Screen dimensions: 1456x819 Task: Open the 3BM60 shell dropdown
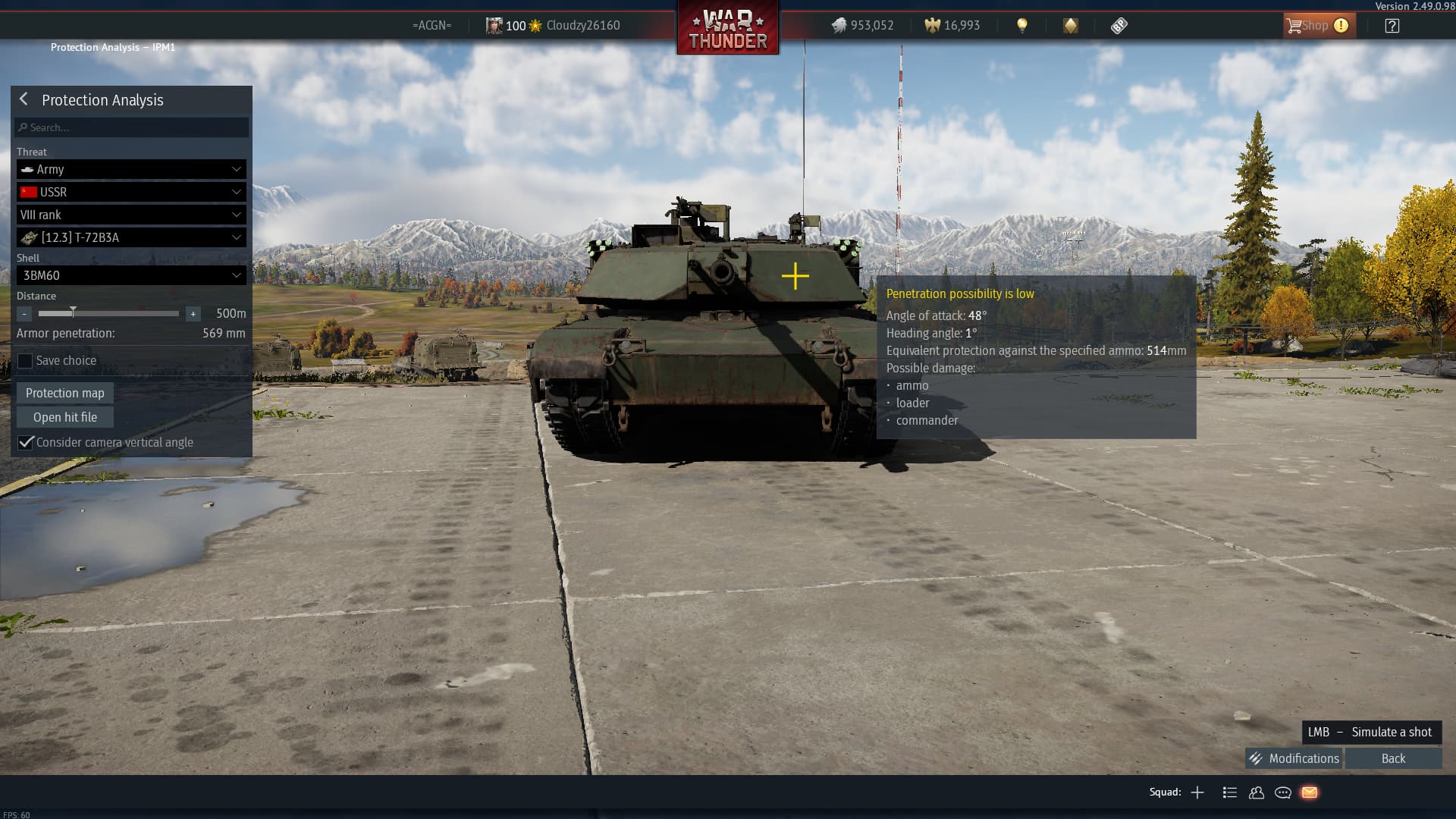tap(131, 275)
